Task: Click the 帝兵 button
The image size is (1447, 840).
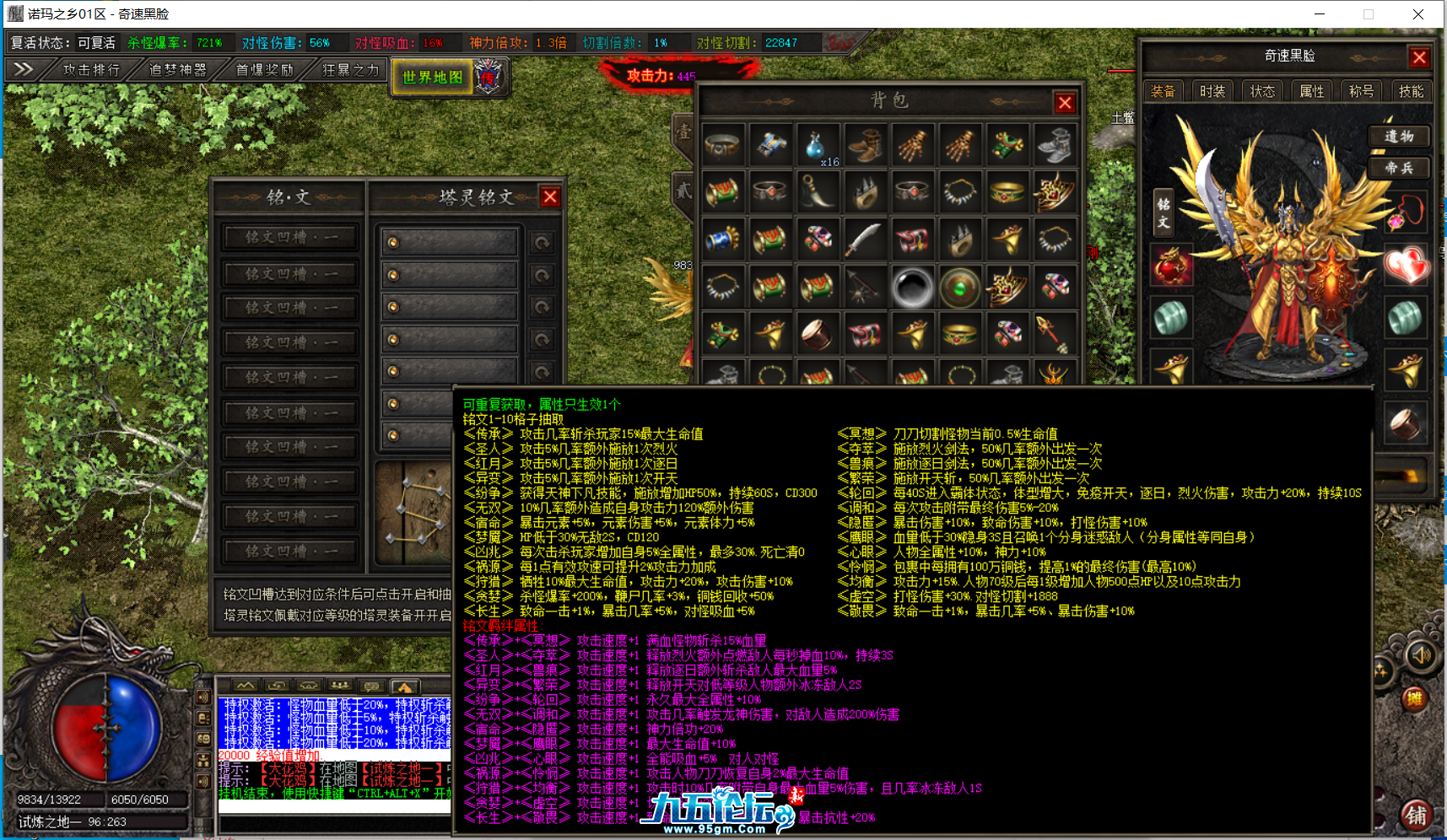Action: pyautogui.click(x=1398, y=168)
